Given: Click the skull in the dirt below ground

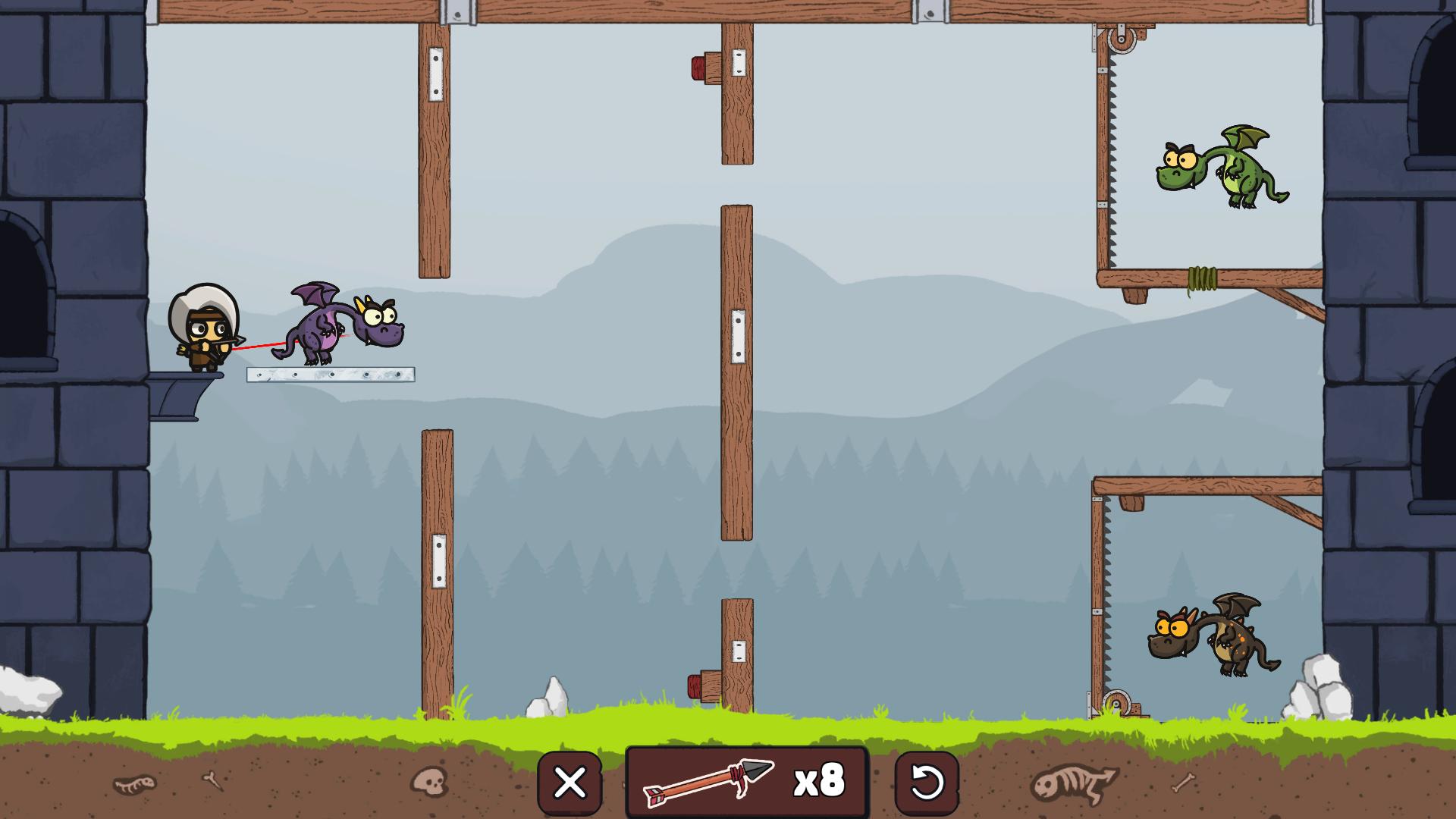Looking at the screenshot, I should point(429,781).
